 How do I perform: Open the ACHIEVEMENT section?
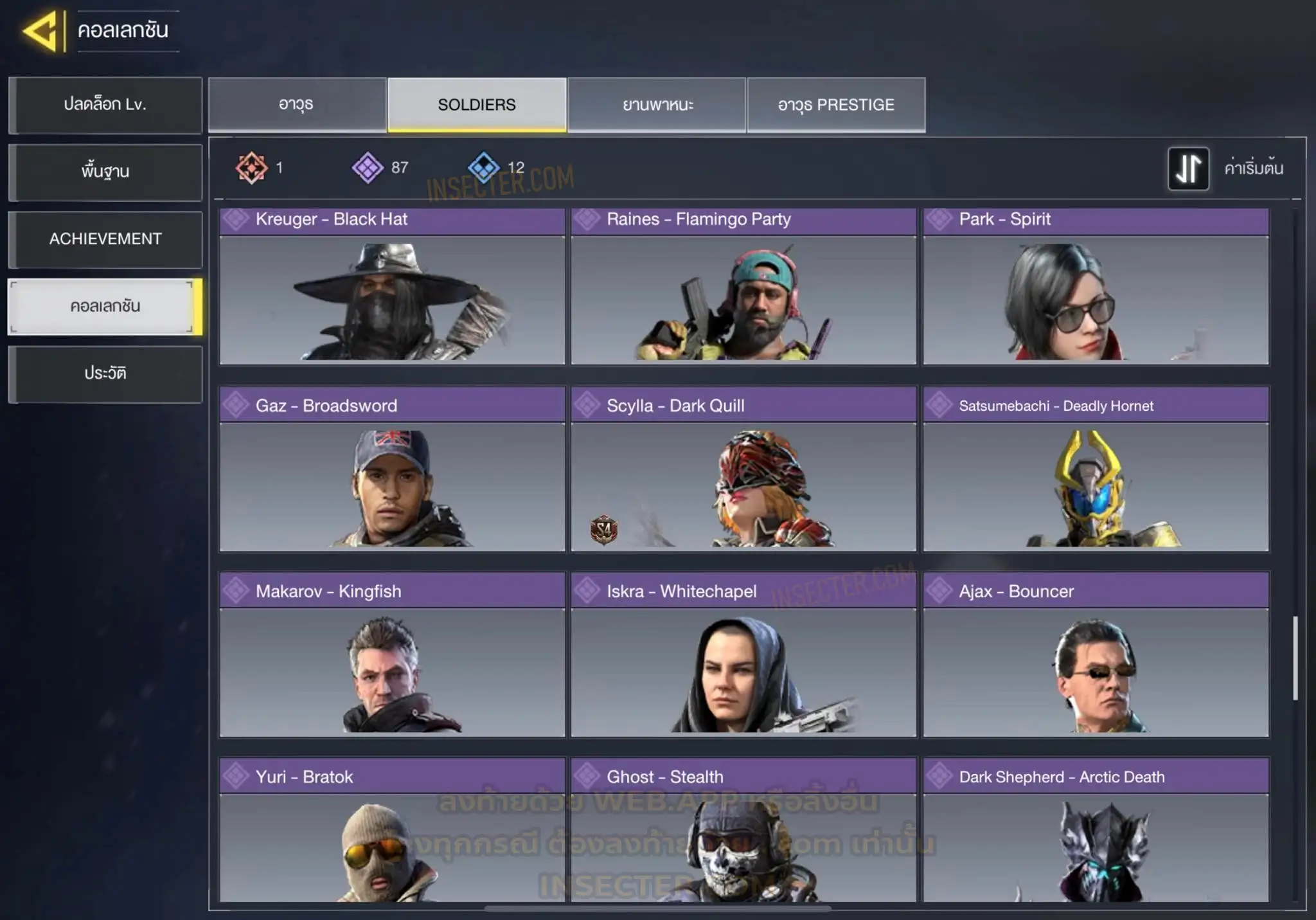click(105, 239)
